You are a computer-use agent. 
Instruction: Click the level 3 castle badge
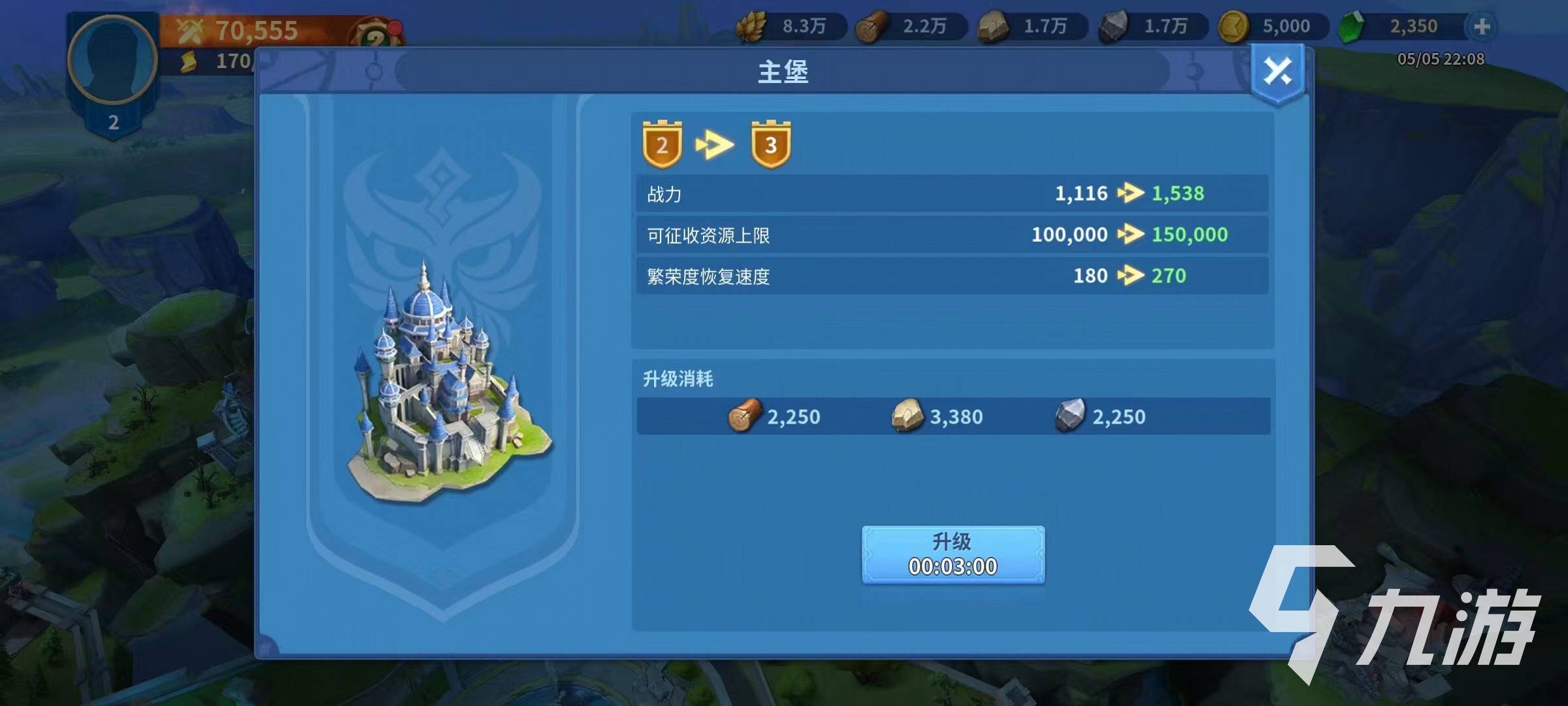tap(770, 144)
